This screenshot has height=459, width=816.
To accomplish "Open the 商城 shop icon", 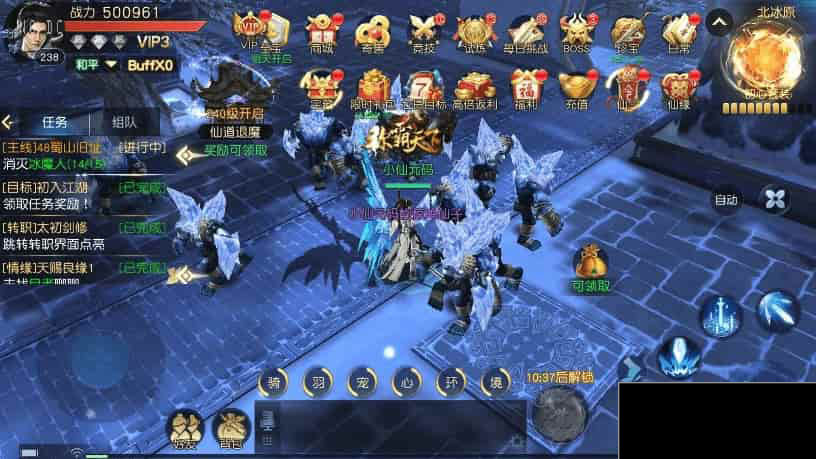I will pyautogui.click(x=322, y=31).
